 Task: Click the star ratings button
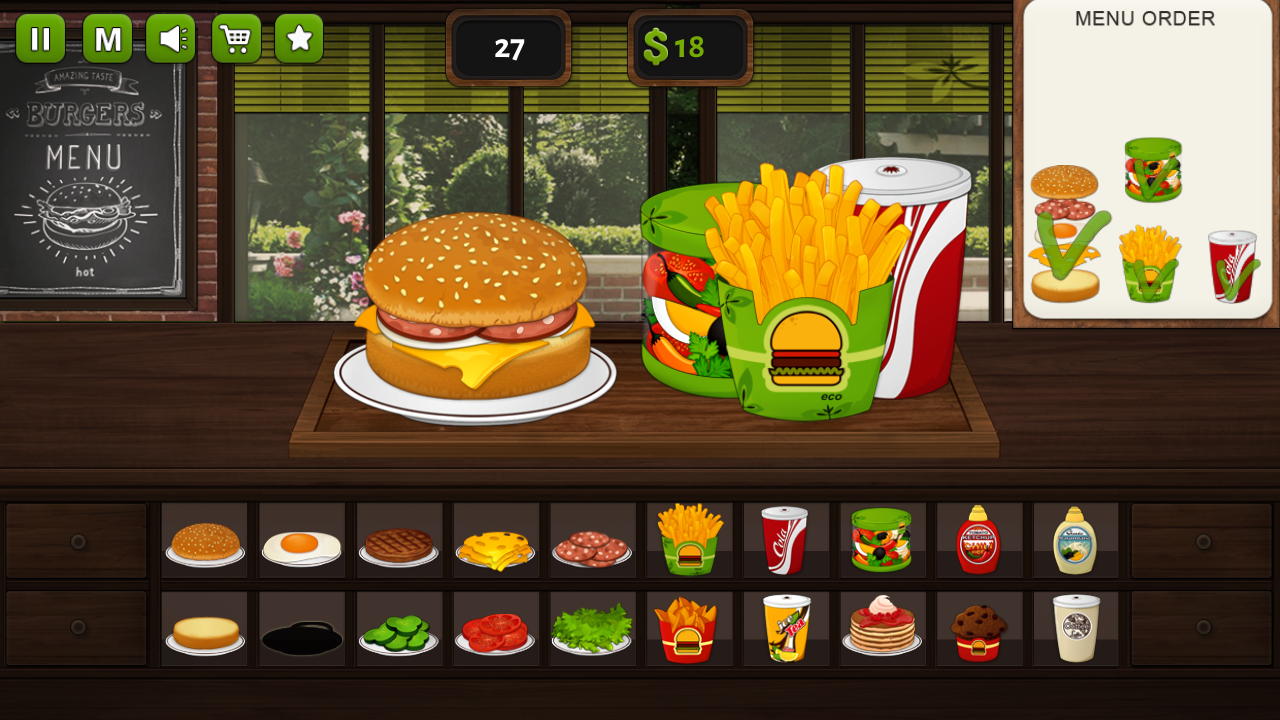pos(299,38)
